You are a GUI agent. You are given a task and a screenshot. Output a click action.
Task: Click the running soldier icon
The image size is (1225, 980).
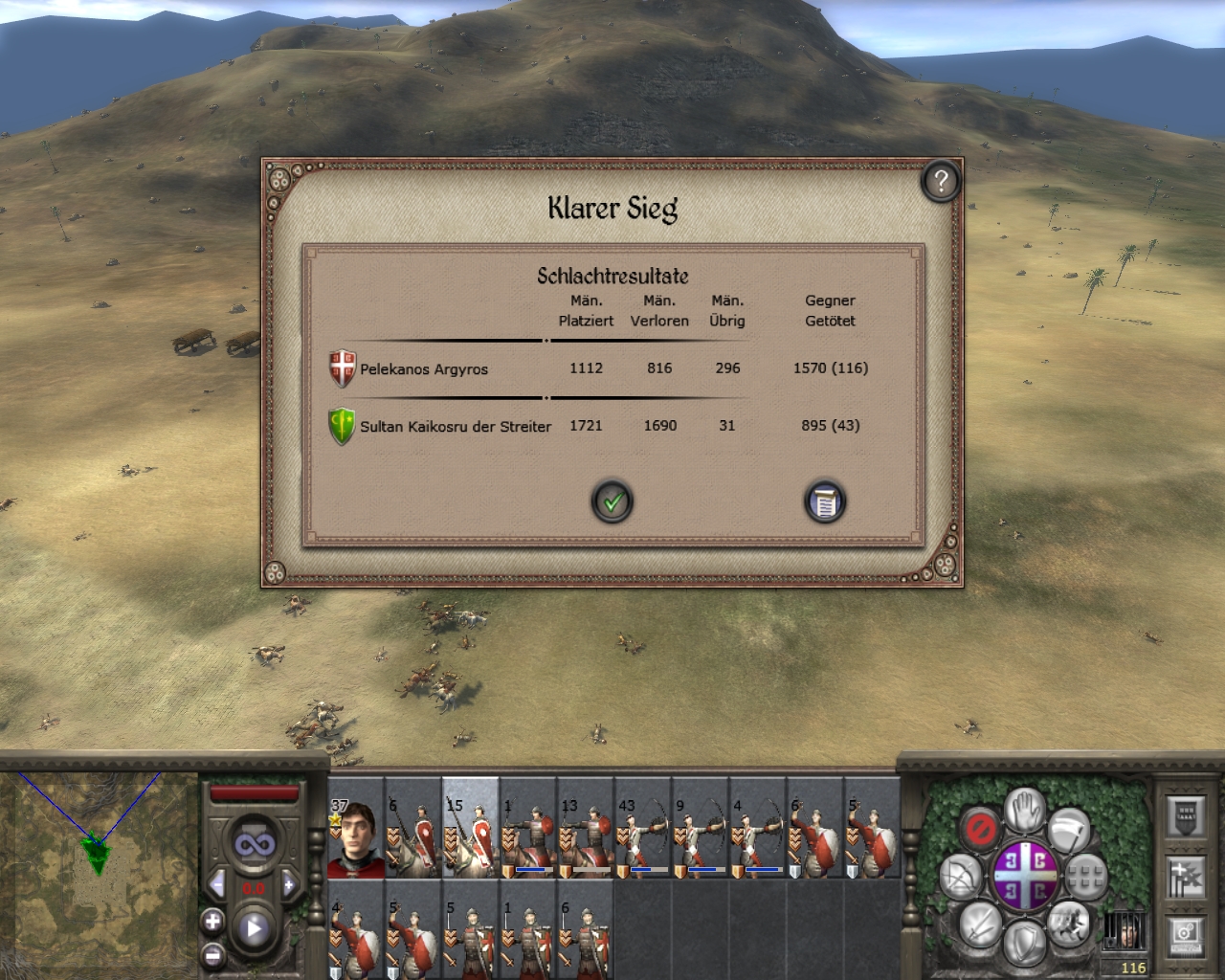click(1068, 923)
